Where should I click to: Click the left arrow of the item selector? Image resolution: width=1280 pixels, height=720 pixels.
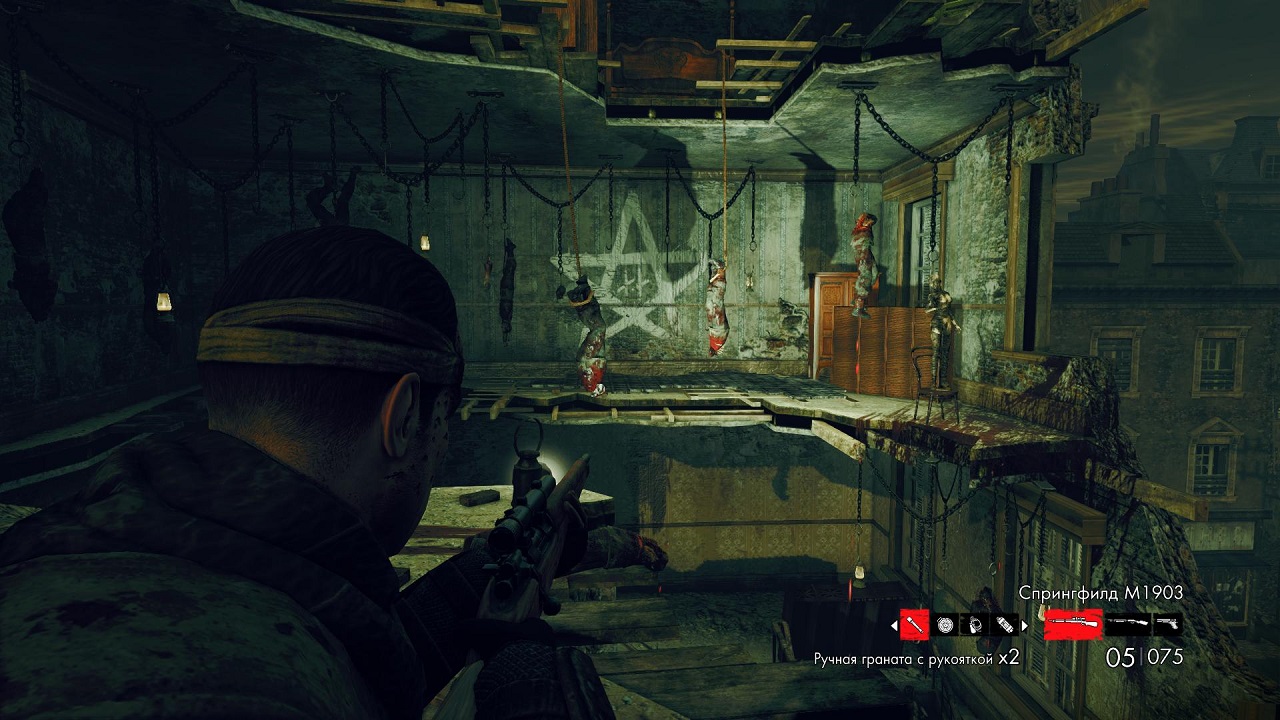click(x=893, y=625)
